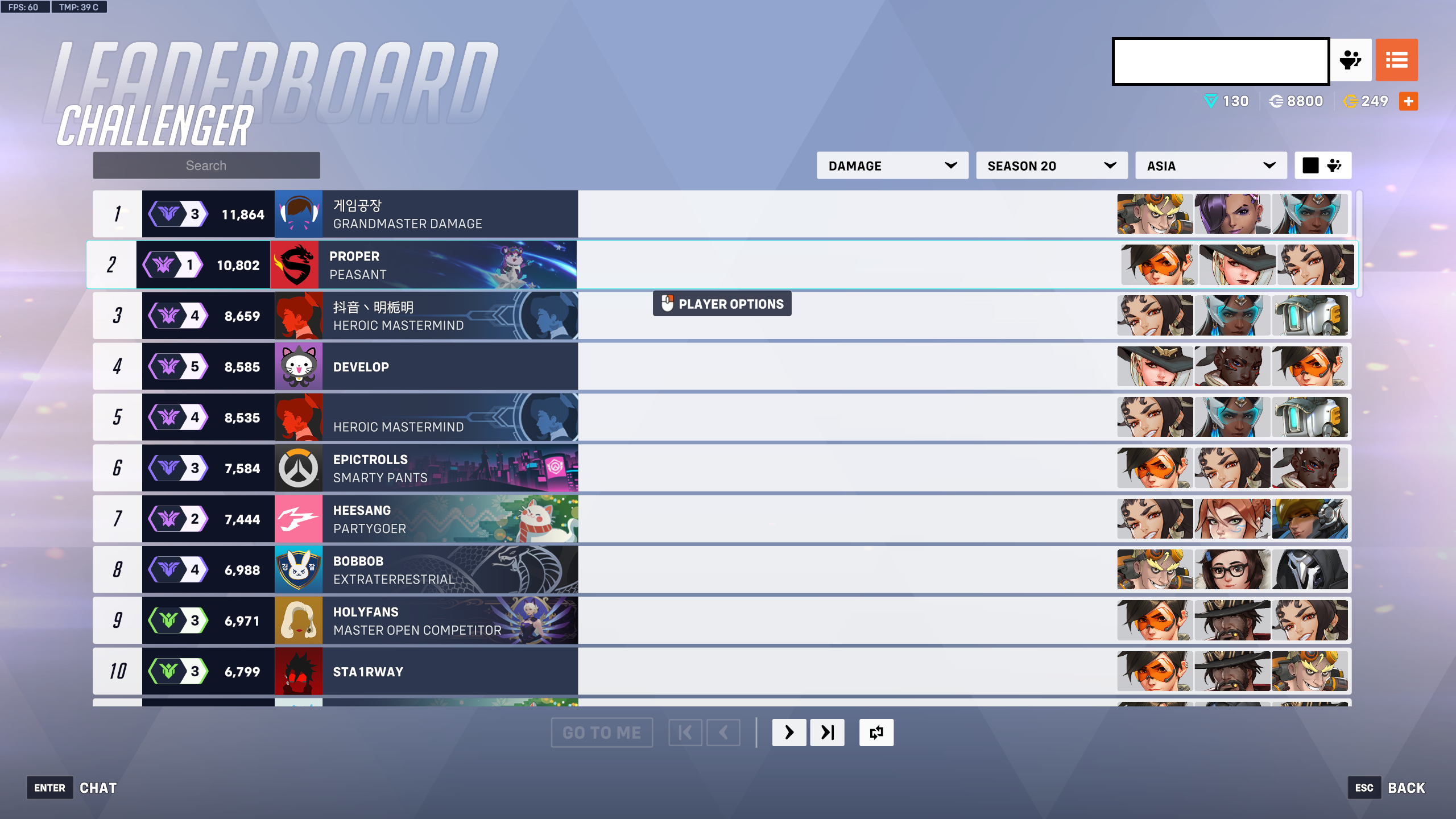The height and width of the screenshot is (819, 1456).
Task: Open the ASIA region dropdown
Action: tap(1211, 166)
